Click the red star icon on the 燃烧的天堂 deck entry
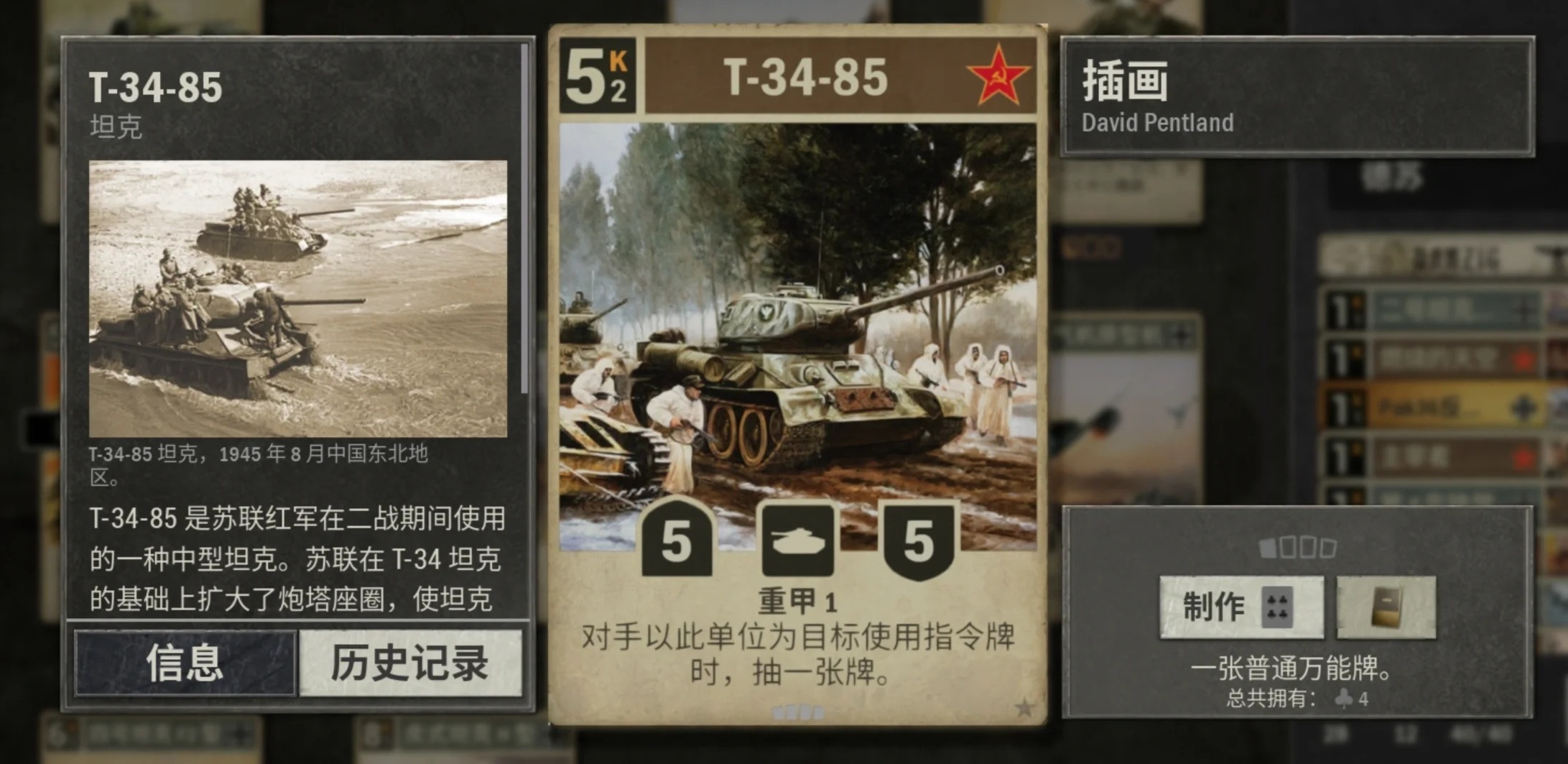The image size is (1568, 764). (x=1524, y=359)
